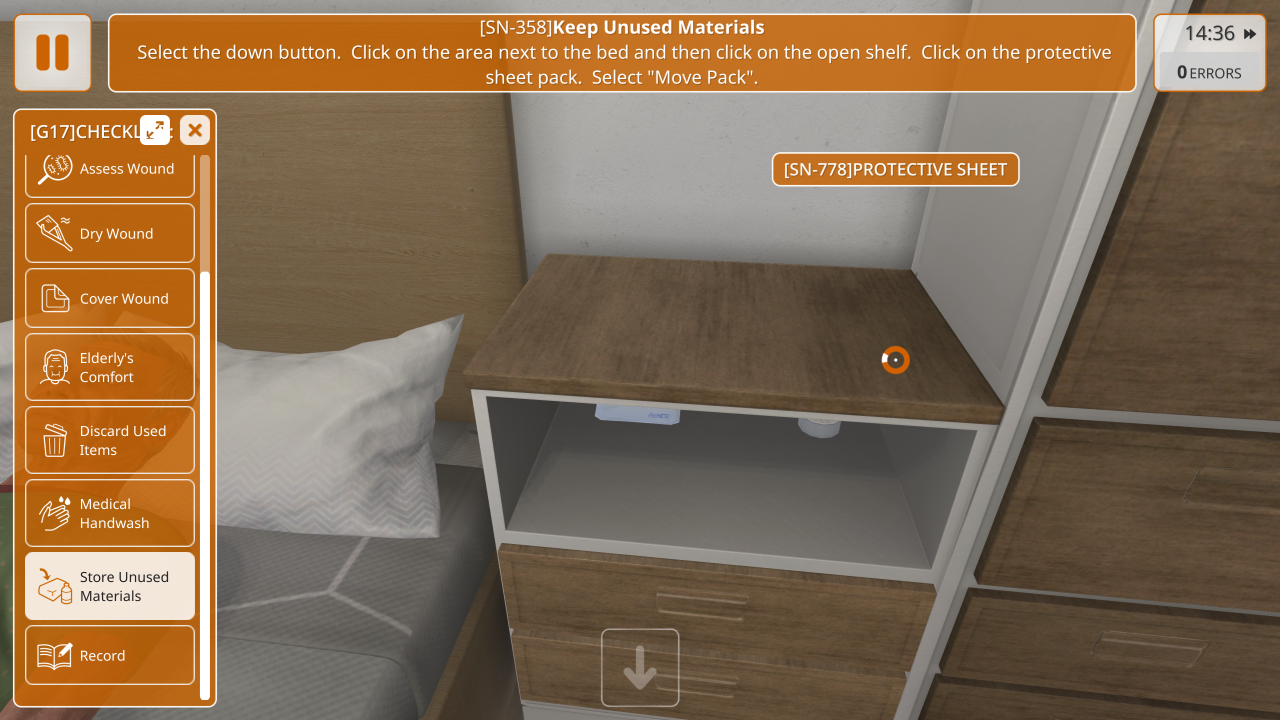Image resolution: width=1280 pixels, height=720 pixels.
Task: Click the Discard Used Items entry
Action: coord(110,440)
